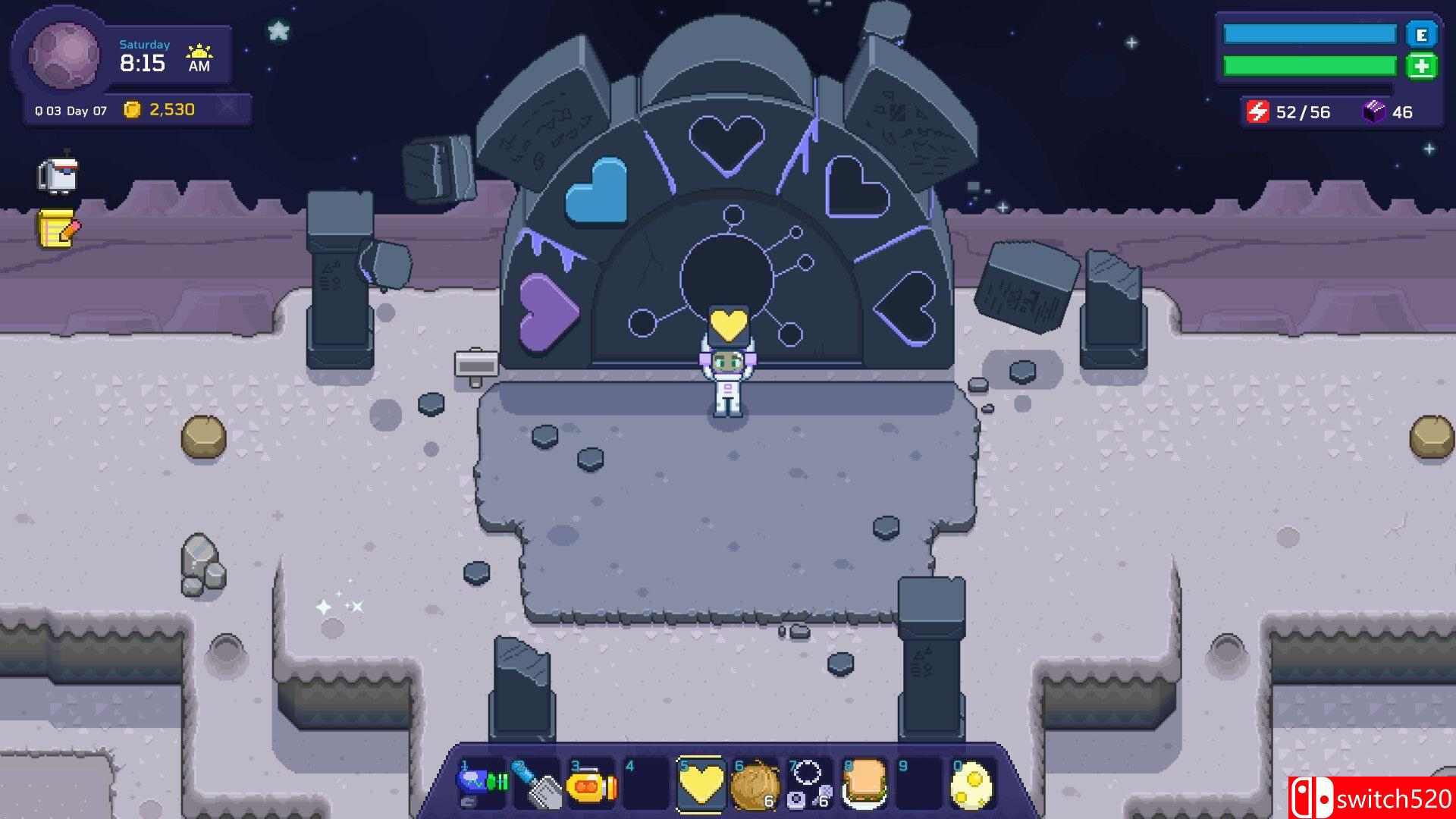This screenshot has height=819, width=1456.
Task: Select the potato stack in slot 6
Action: click(754, 783)
